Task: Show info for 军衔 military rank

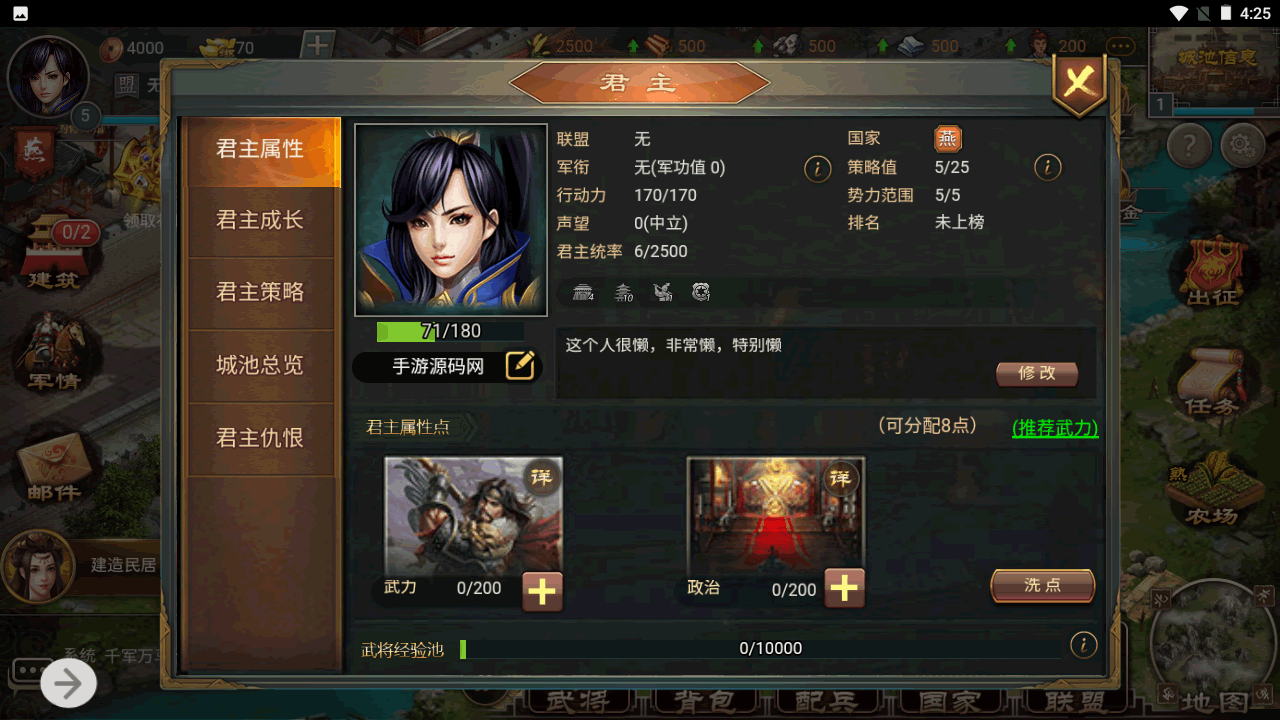Action: click(x=817, y=168)
